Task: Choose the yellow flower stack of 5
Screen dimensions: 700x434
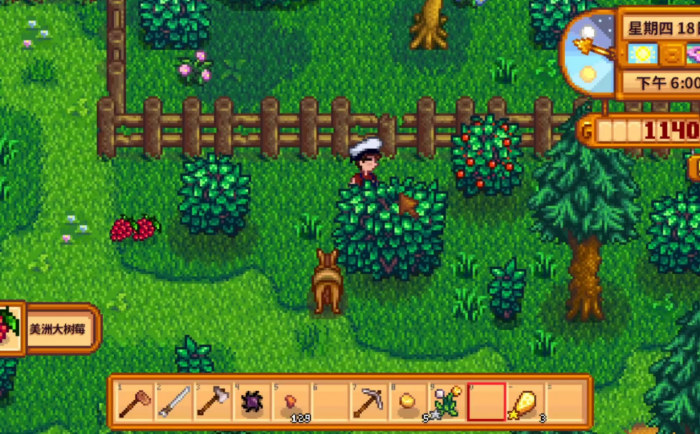Action: [446, 402]
